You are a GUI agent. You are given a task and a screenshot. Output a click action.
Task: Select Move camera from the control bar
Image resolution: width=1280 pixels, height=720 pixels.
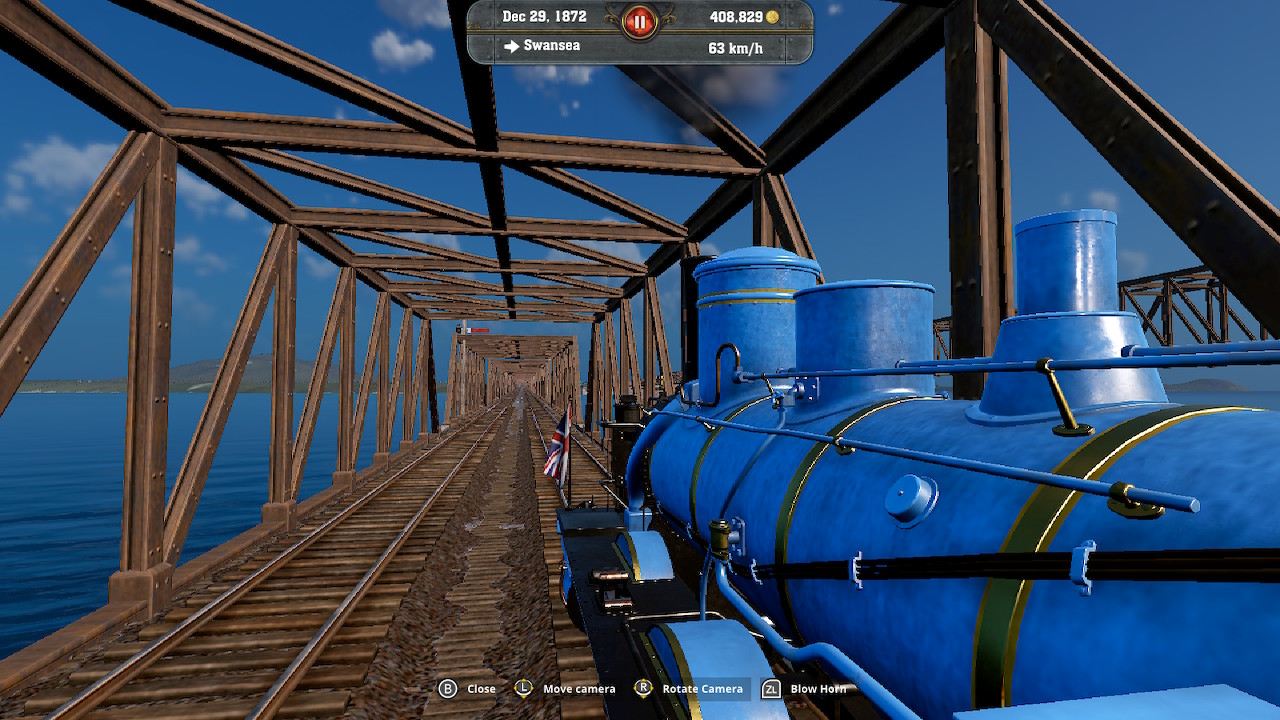[578, 688]
